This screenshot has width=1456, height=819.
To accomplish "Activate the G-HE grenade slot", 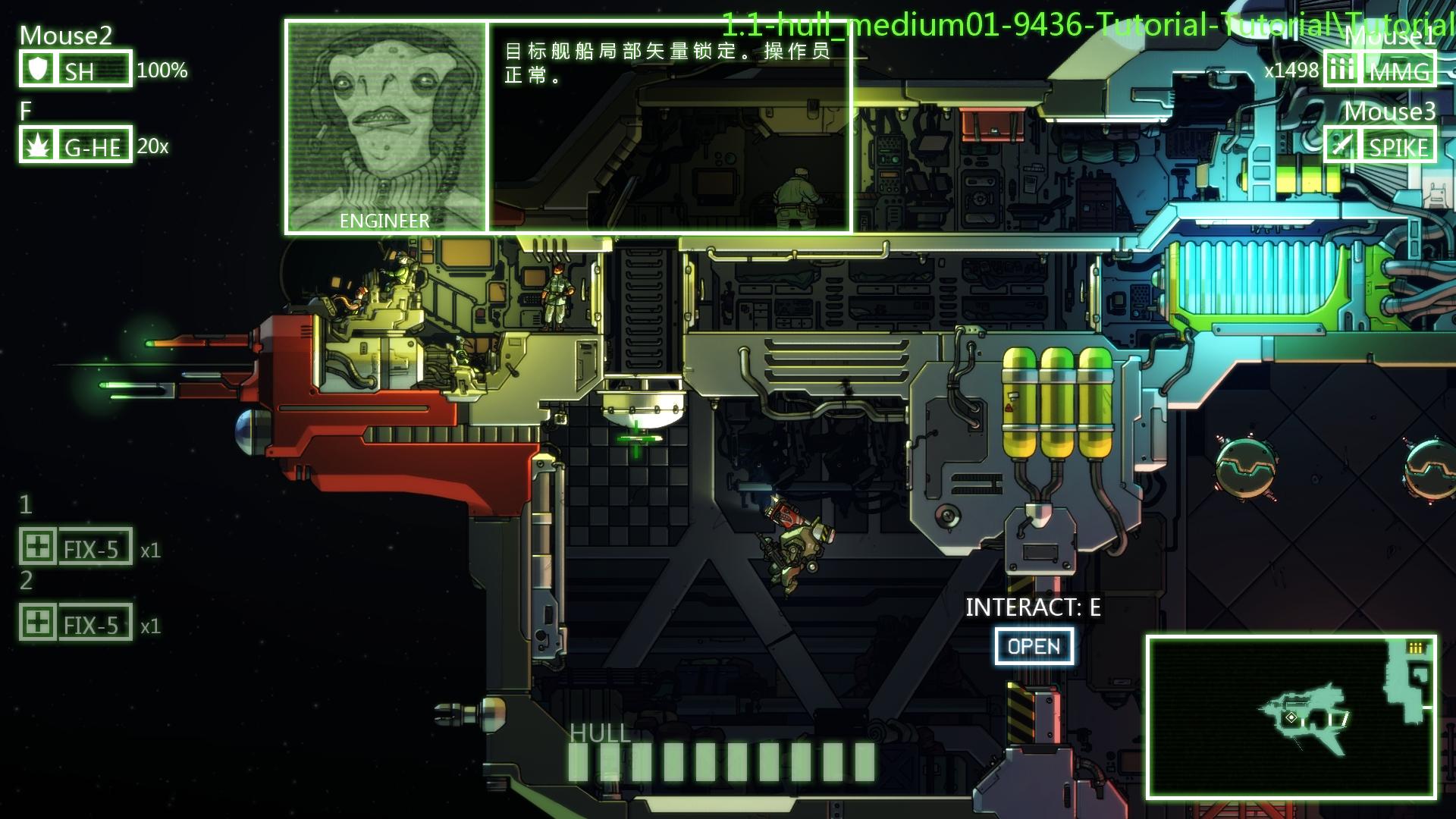I will [x=76, y=145].
